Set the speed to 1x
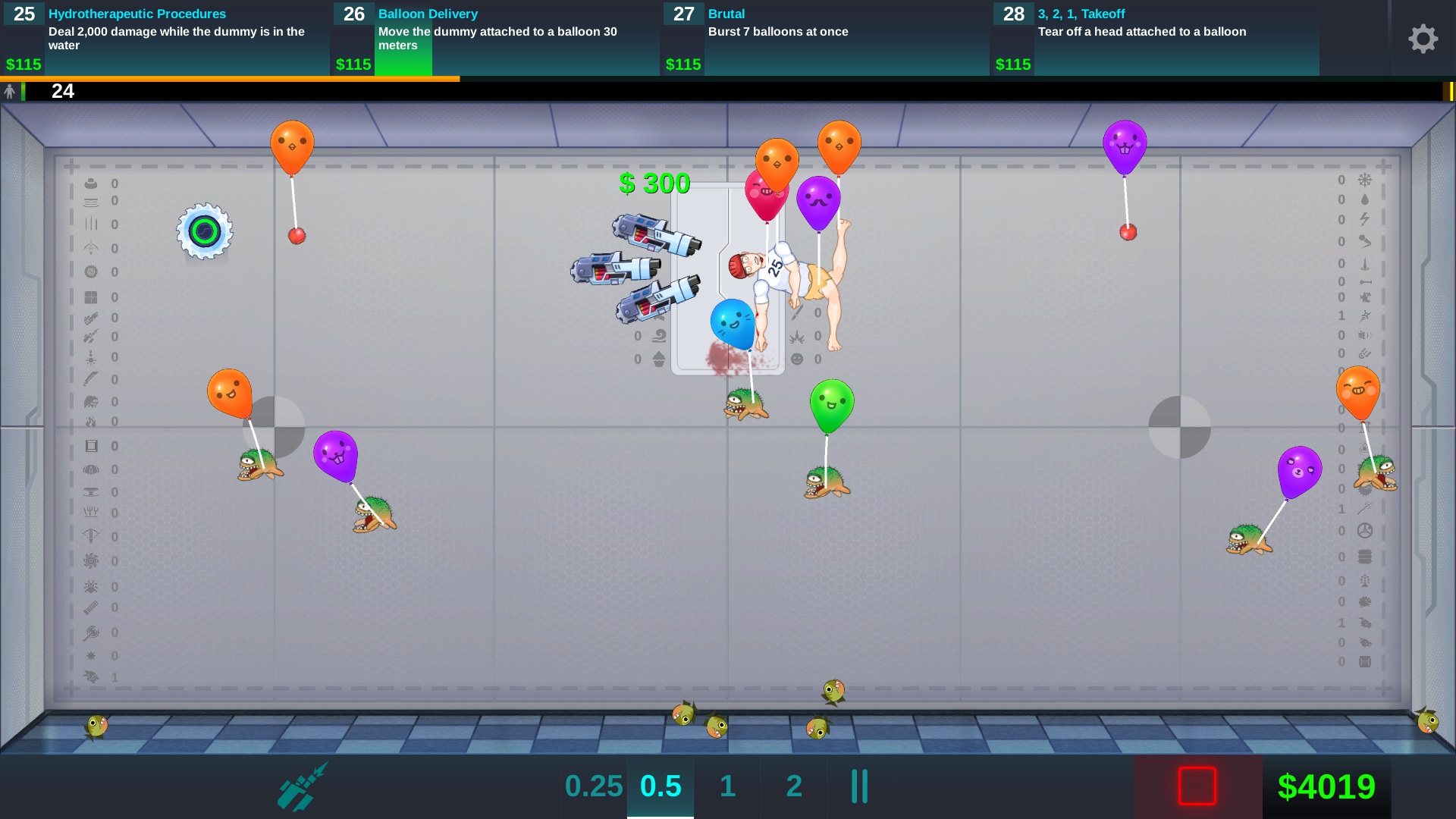 pyautogui.click(x=726, y=786)
